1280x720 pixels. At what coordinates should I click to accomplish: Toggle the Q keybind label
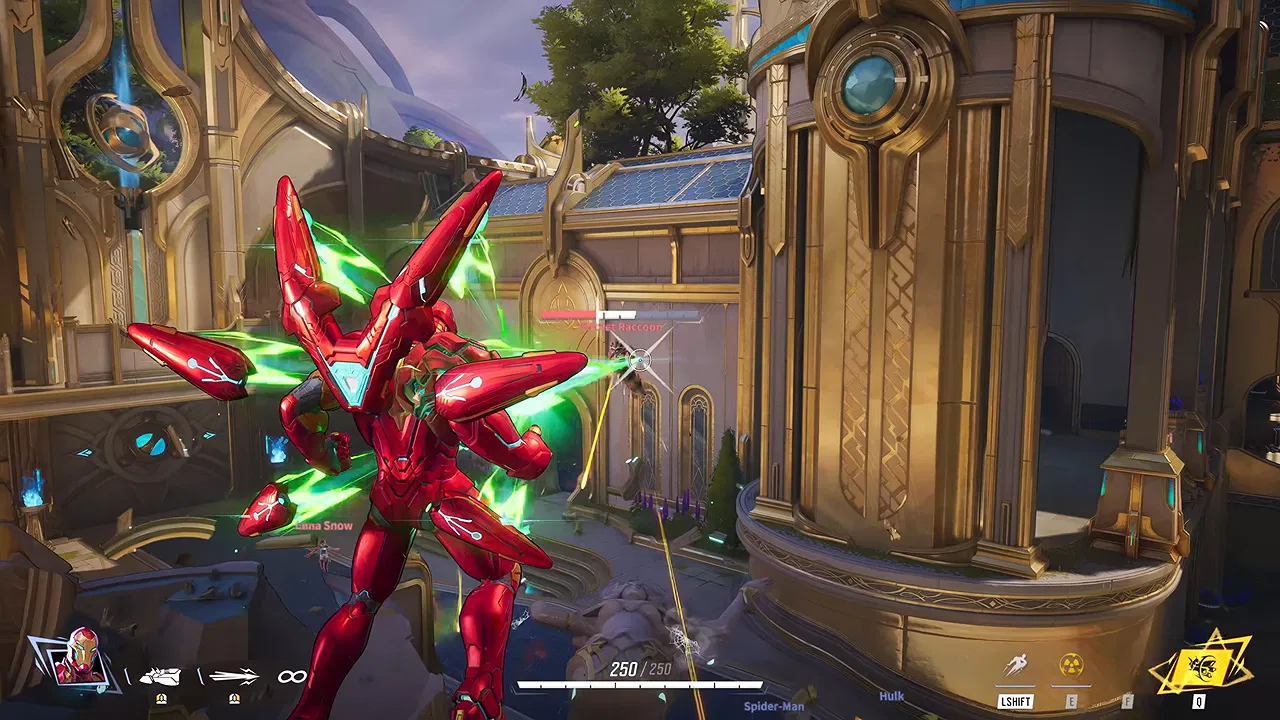click(x=1197, y=701)
